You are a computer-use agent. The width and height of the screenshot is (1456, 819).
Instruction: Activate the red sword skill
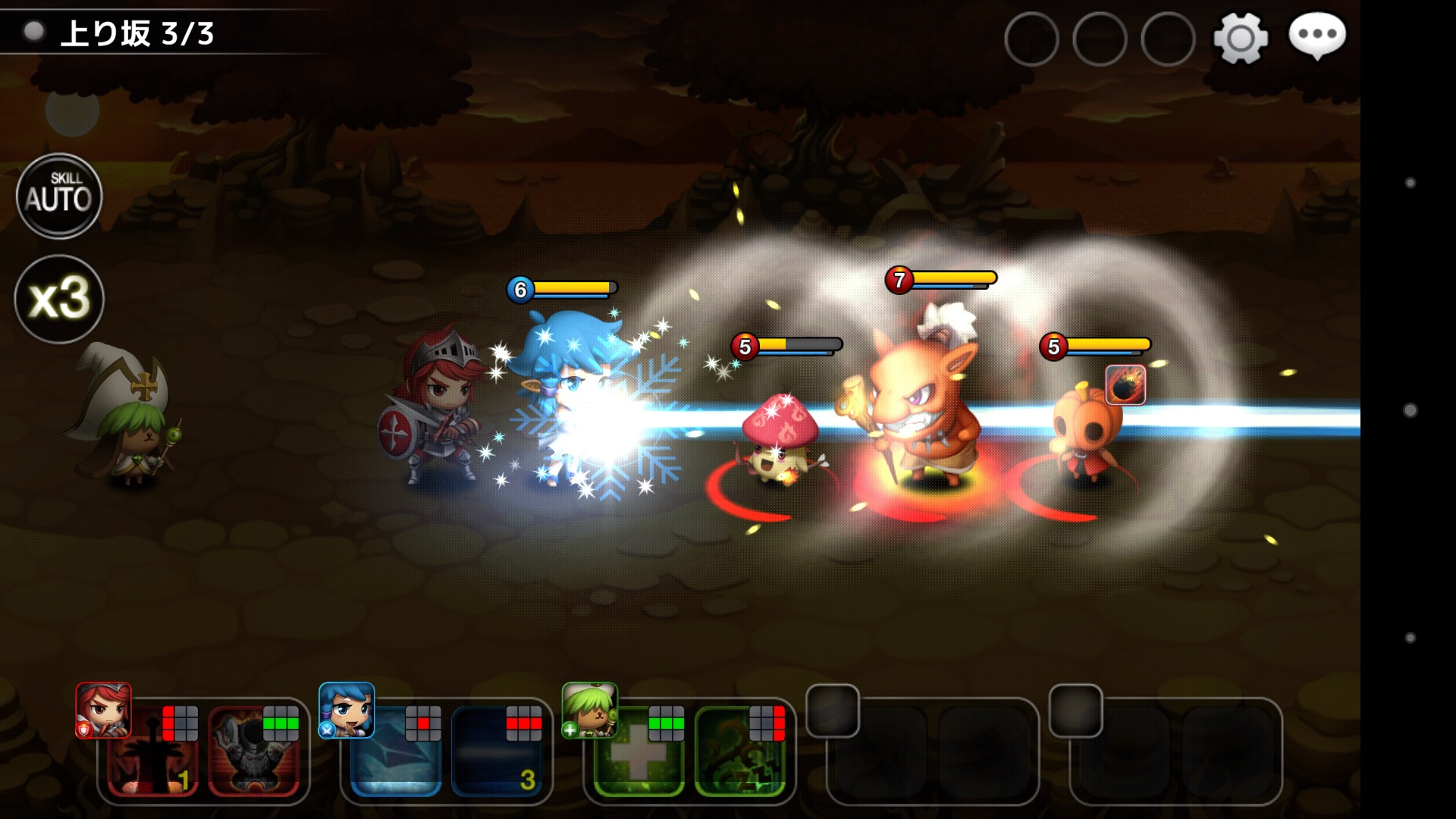152,752
